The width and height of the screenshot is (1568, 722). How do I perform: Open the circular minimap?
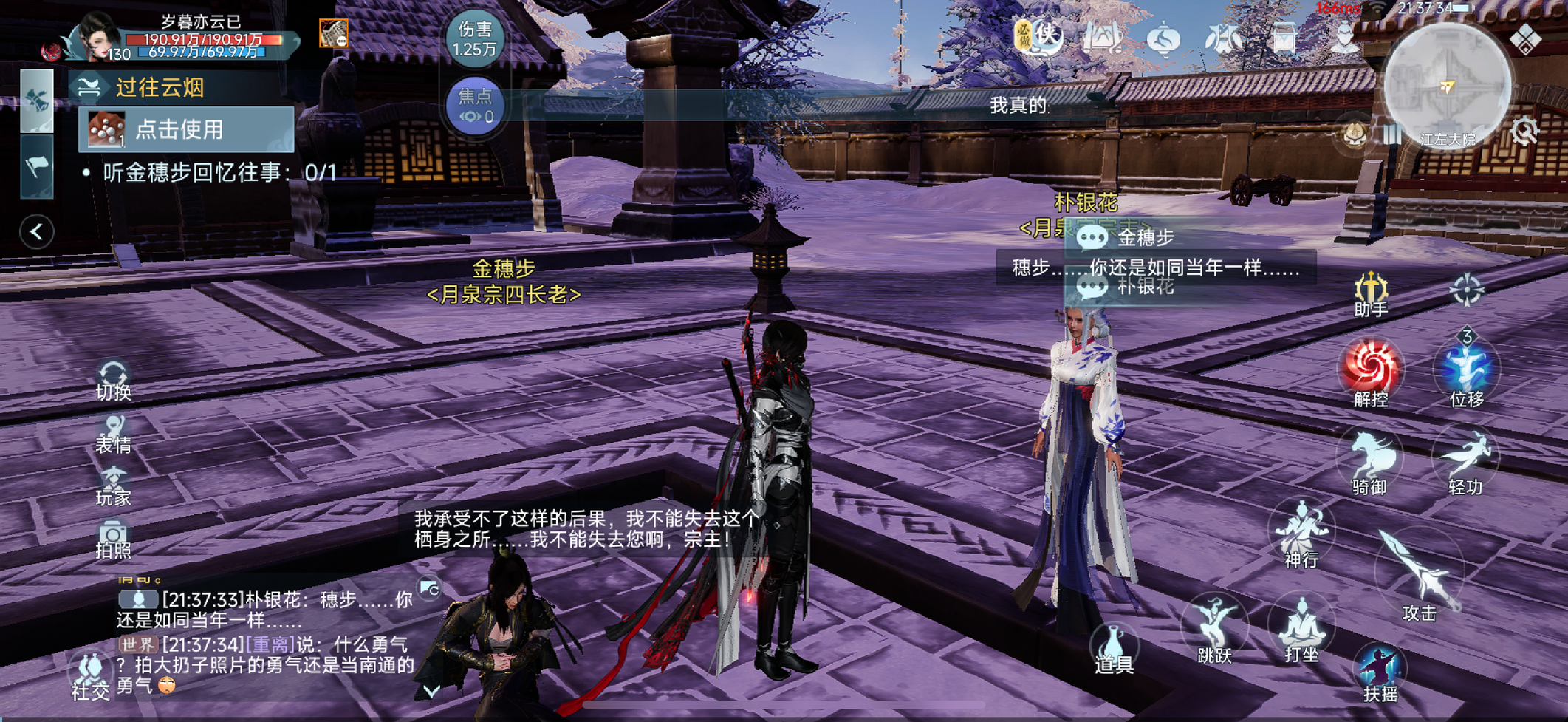click(x=1446, y=86)
